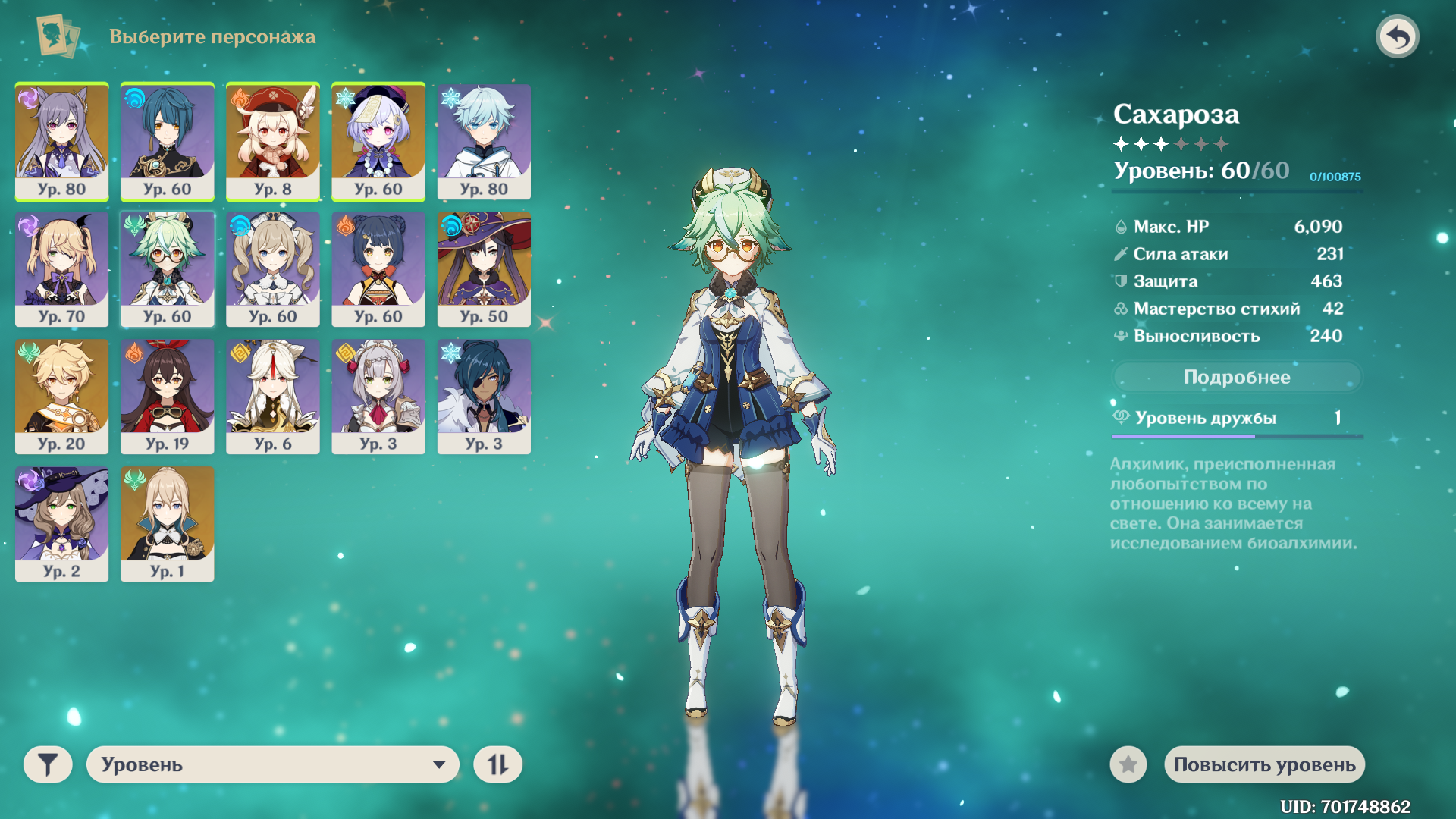Select Mona portrait at level 50
This screenshot has height=819, width=1456.
(x=484, y=269)
